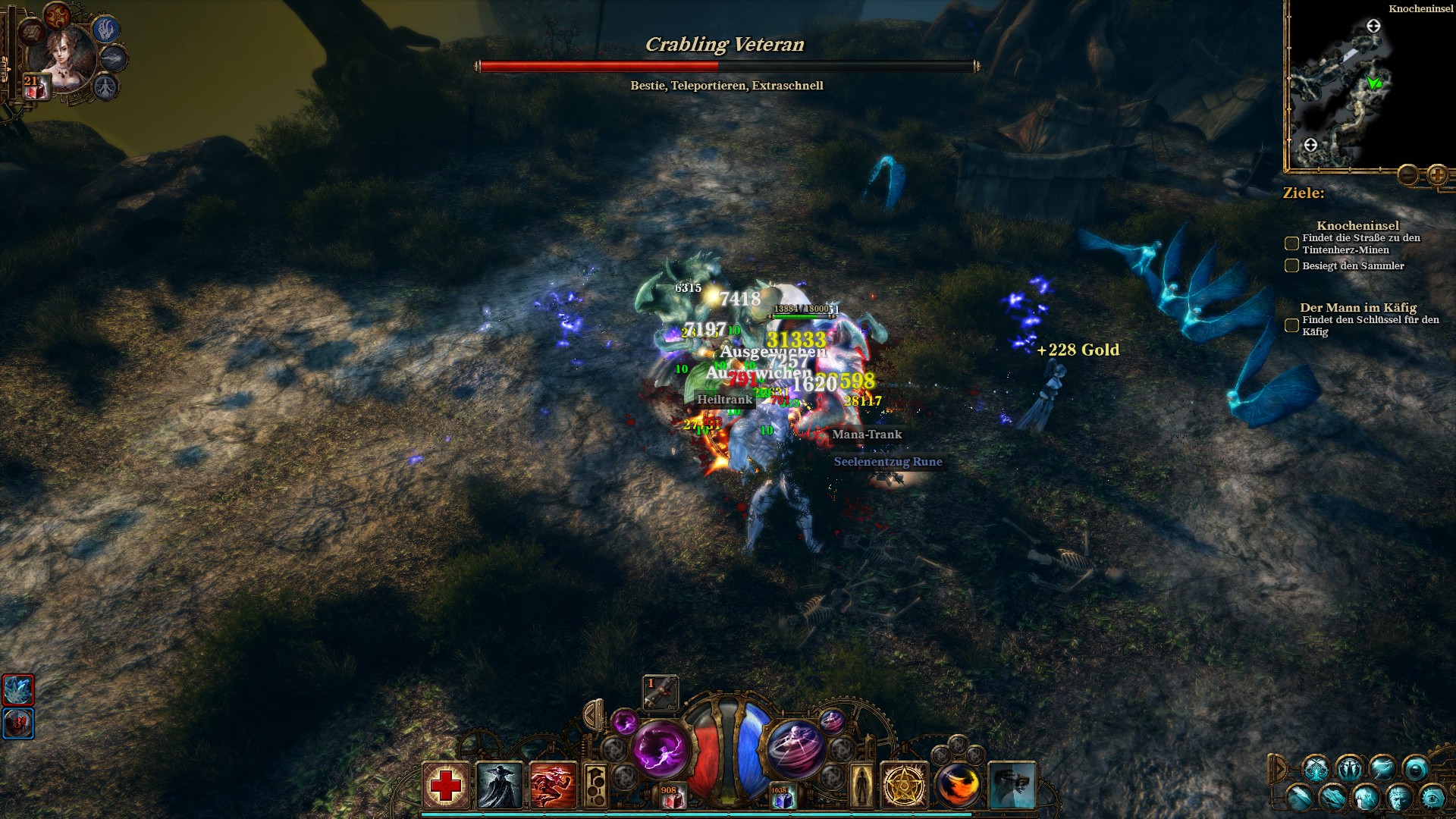Screen dimensions: 1456x819
Task: Use the red health potion with 908
Action: point(670,796)
